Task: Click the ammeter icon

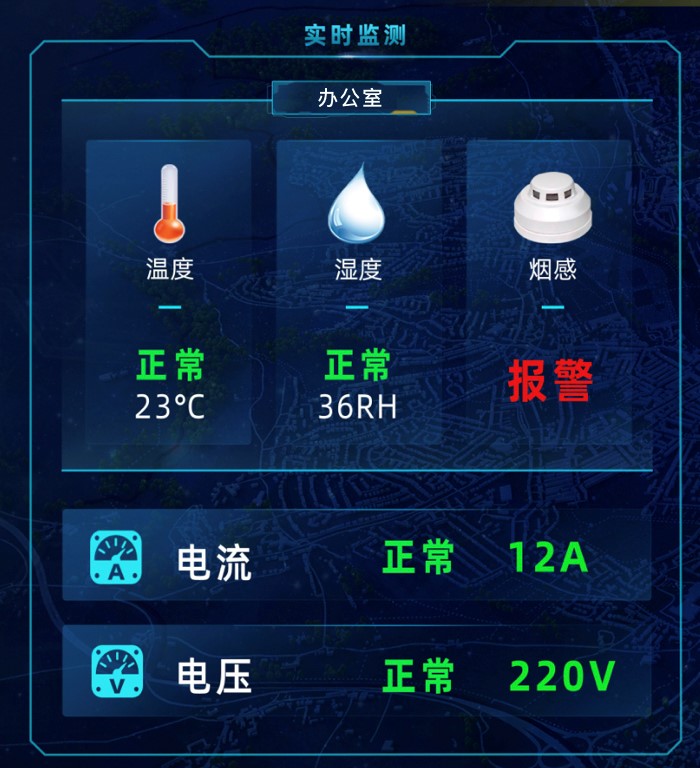Action: (117, 558)
